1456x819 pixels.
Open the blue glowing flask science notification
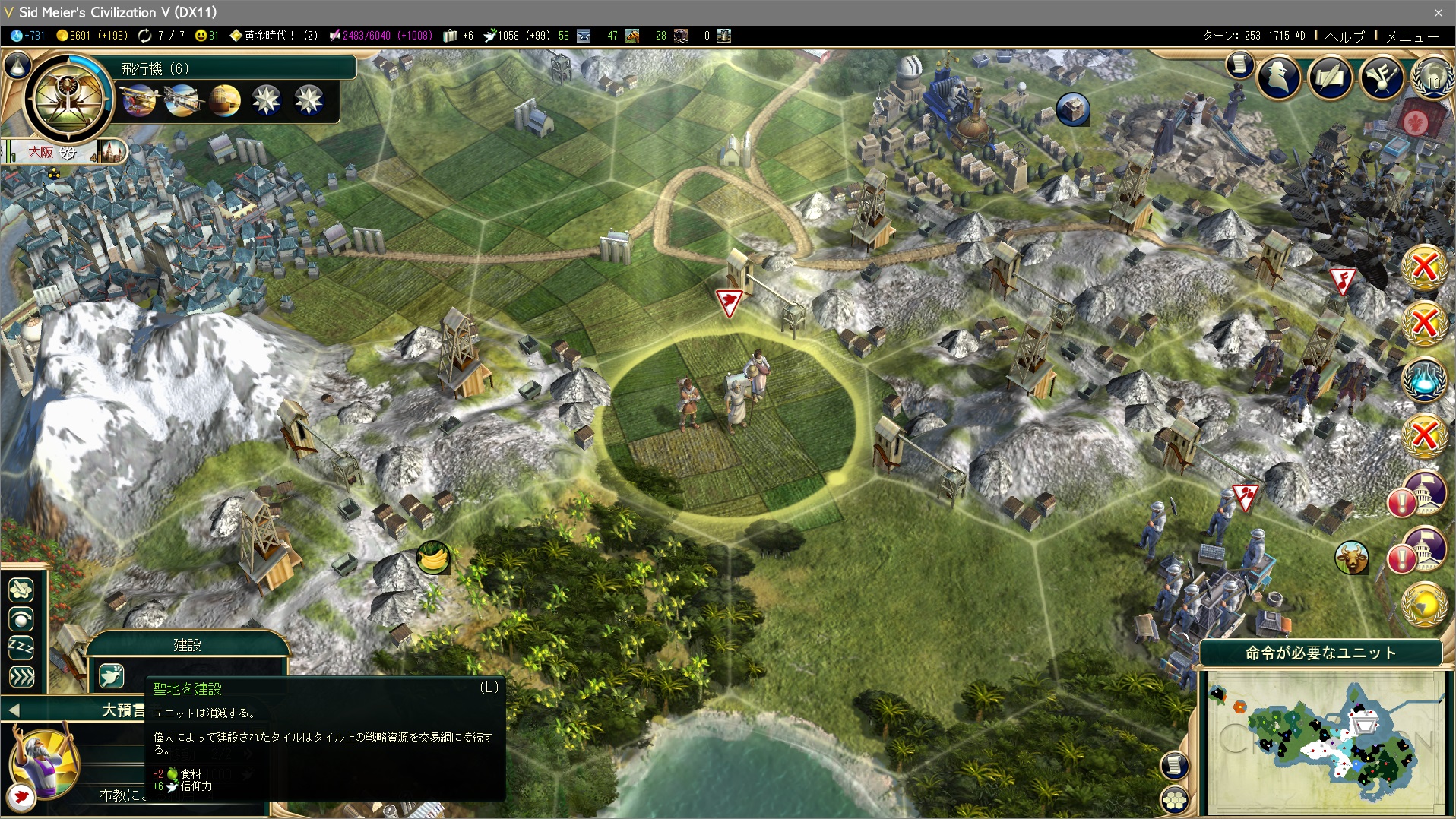pyautogui.click(x=1423, y=378)
